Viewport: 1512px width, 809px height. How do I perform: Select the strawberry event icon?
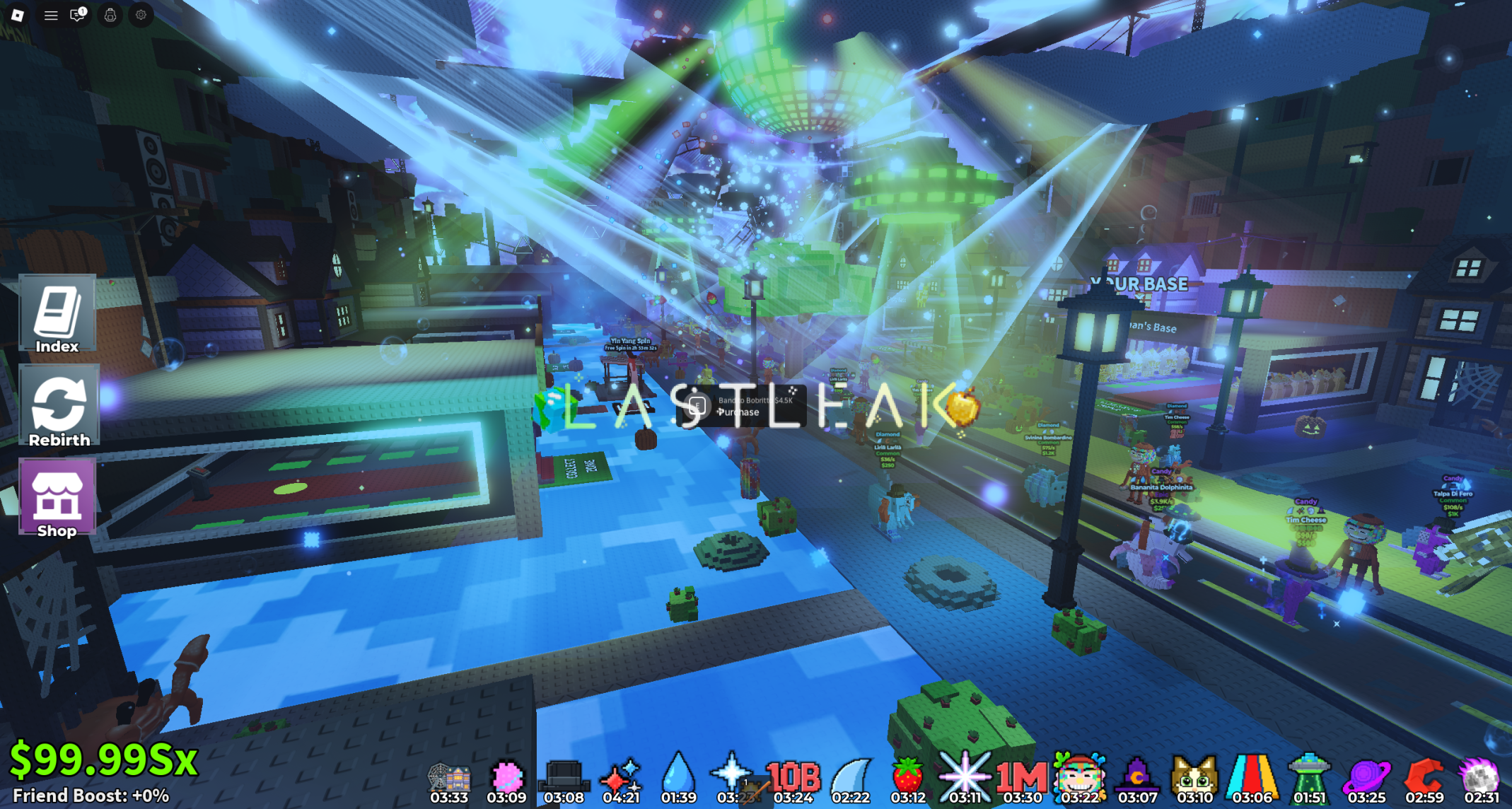(x=908, y=774)
